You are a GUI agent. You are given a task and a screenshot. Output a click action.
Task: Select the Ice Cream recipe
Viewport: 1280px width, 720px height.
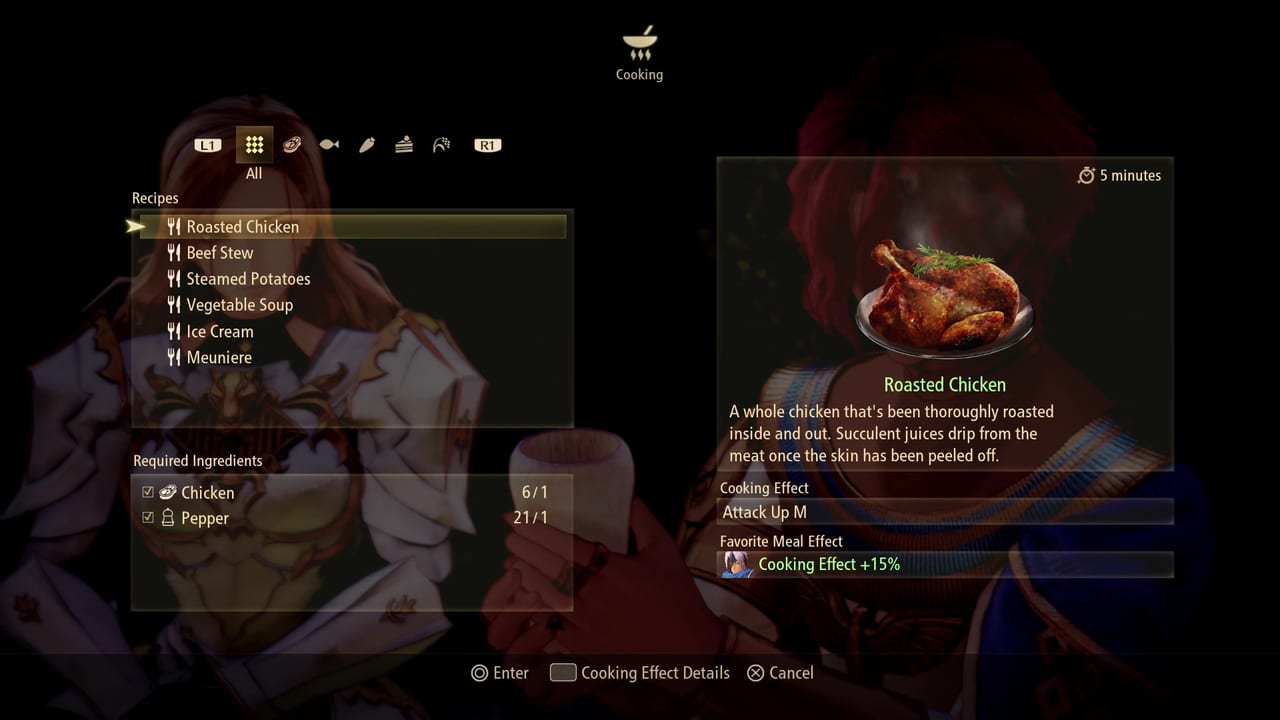coord(221,331)
